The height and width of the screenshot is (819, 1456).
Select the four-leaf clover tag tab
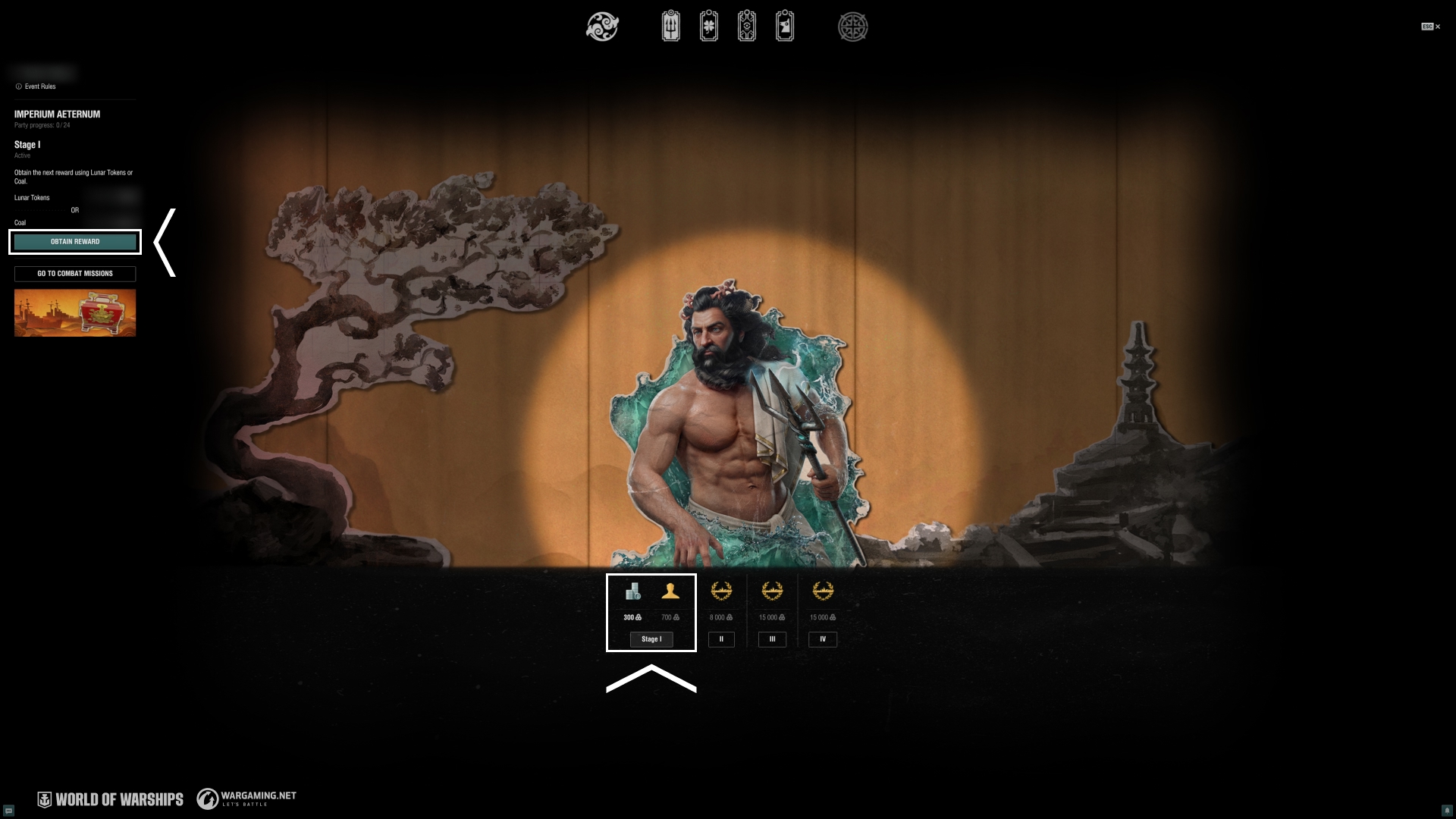click(709, 27)
